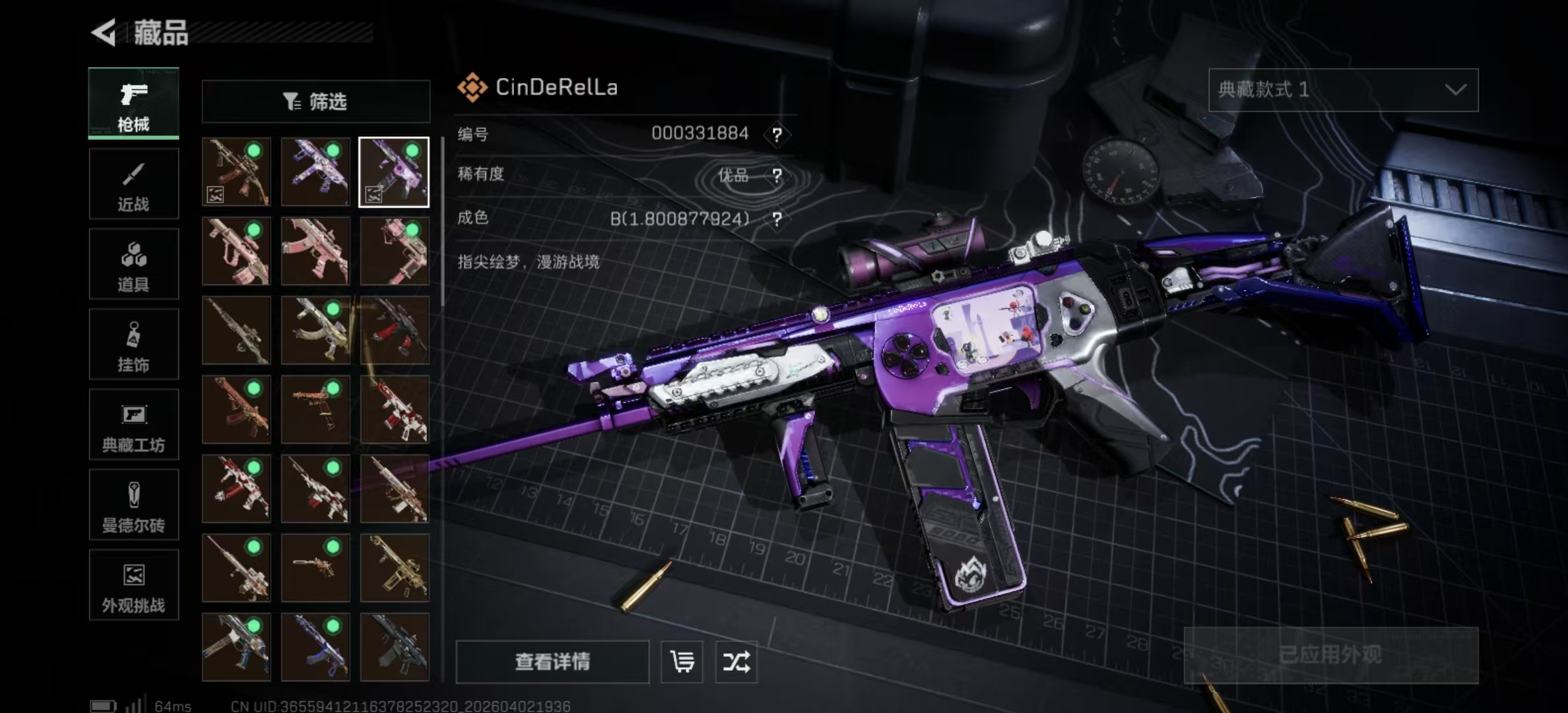Open the shopping cart list icon
This screenshot has height=713, width=1568.
pyautogui.click(x=682, y=662)
